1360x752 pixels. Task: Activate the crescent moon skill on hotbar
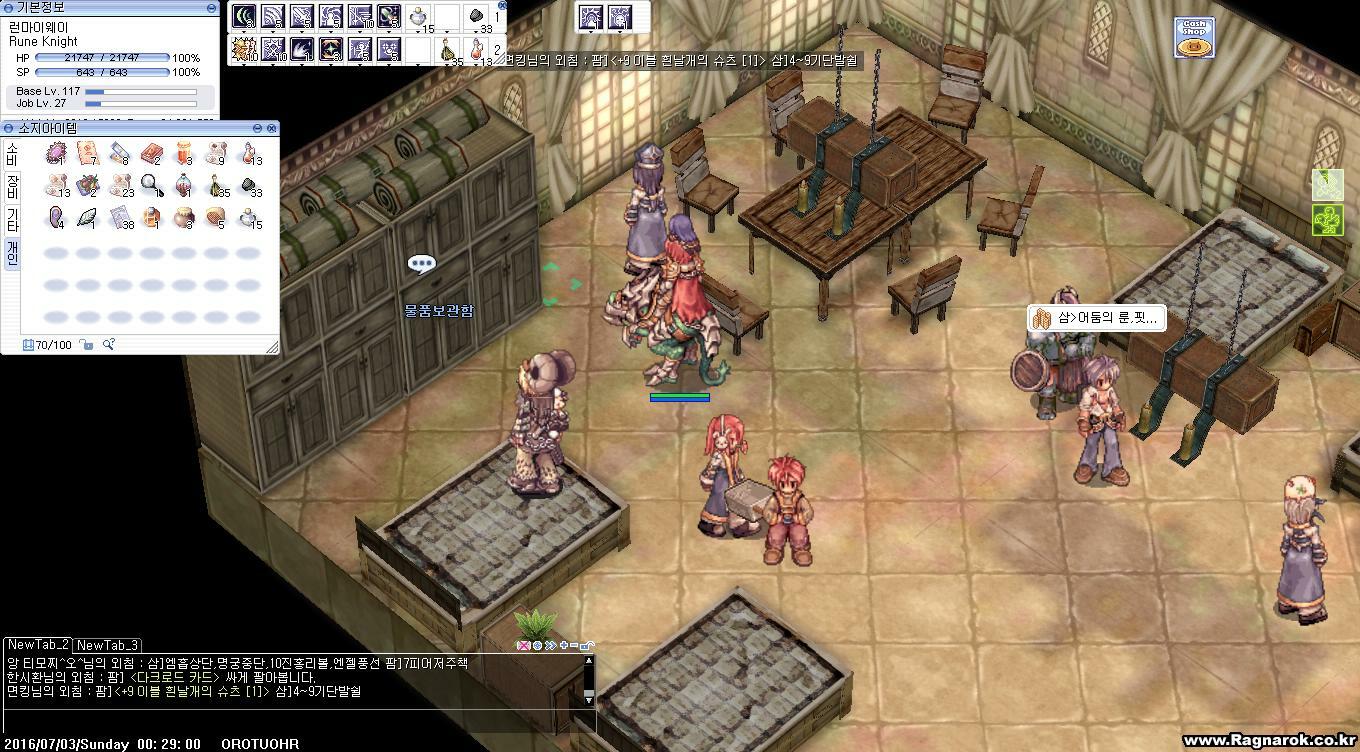[244, 16]
